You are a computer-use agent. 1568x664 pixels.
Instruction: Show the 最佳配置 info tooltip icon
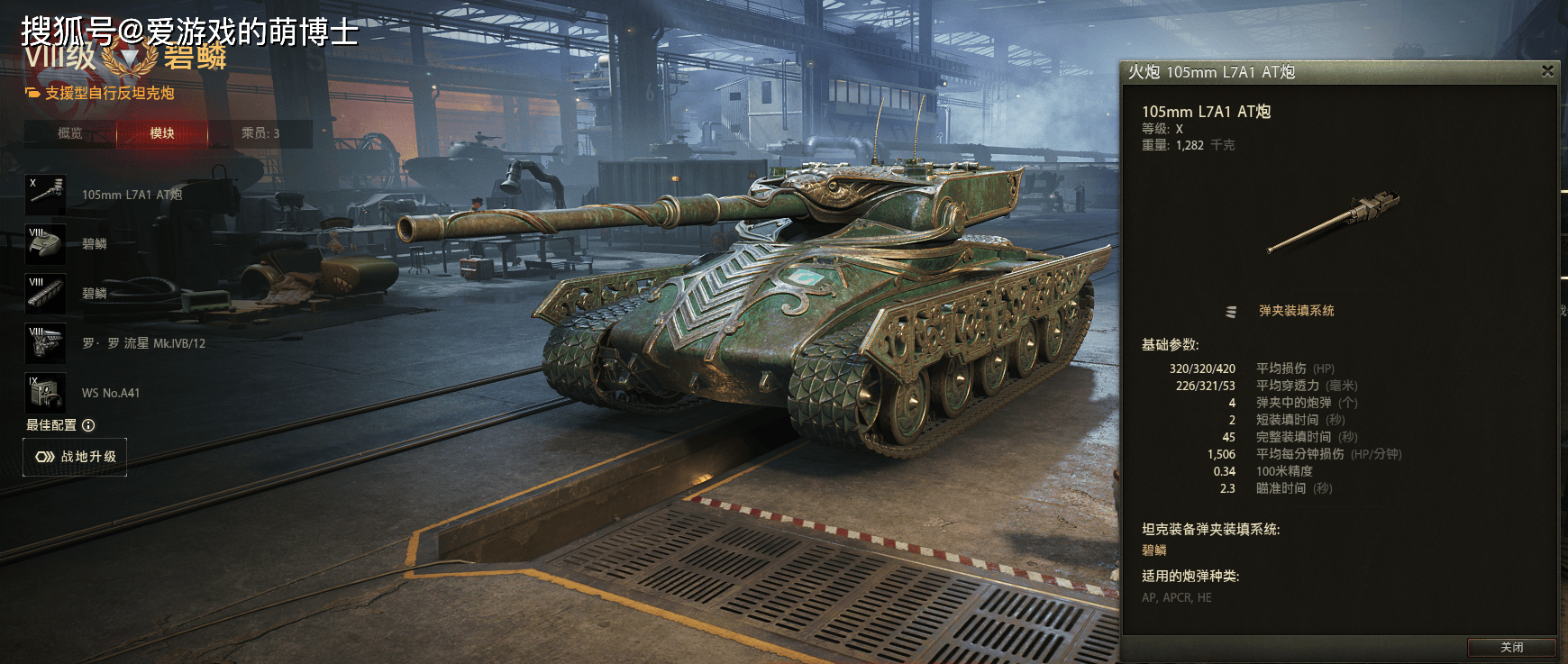[88, 425]
